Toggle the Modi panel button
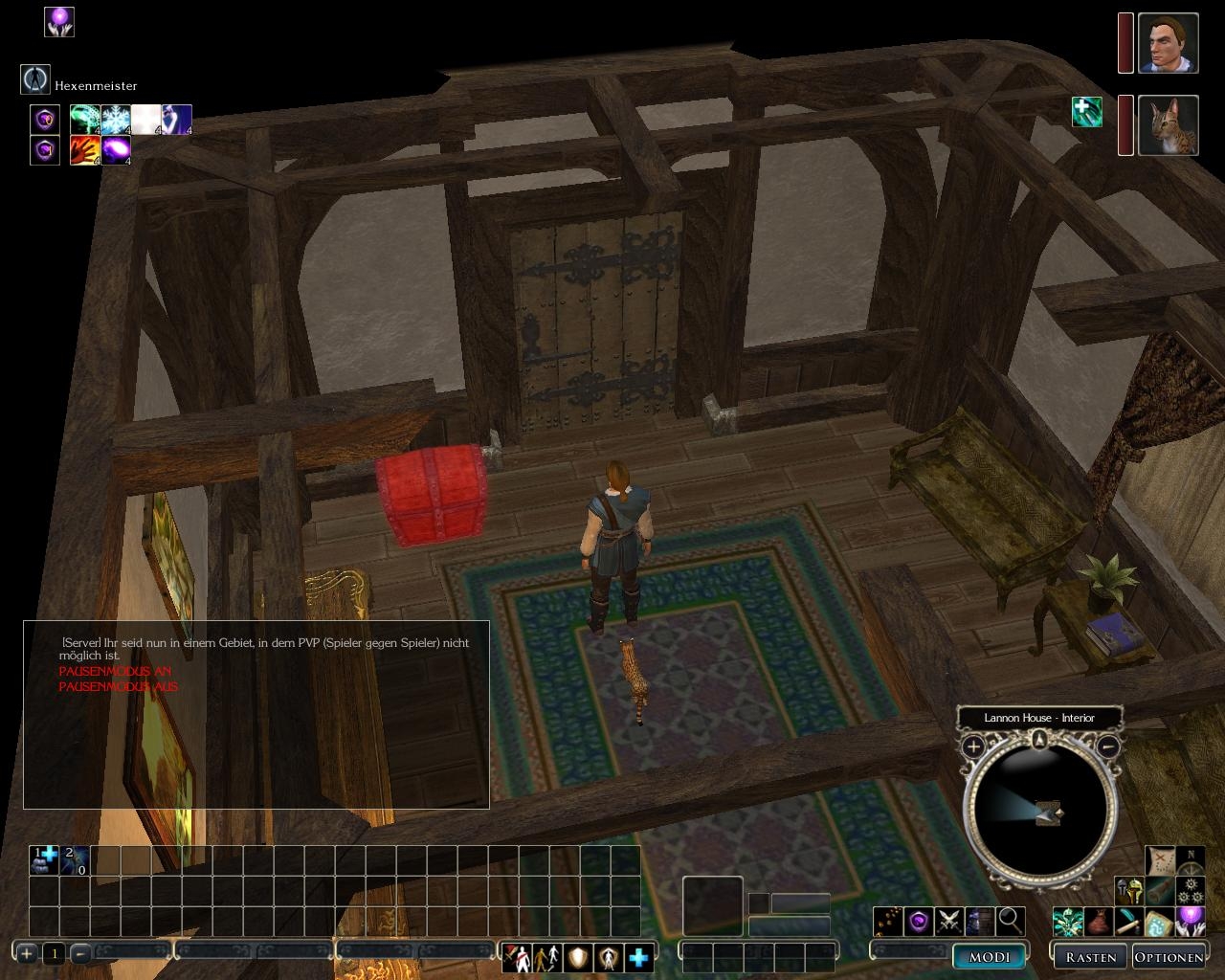The height and width of the screenshot is (980, 1225). (990, 956)
